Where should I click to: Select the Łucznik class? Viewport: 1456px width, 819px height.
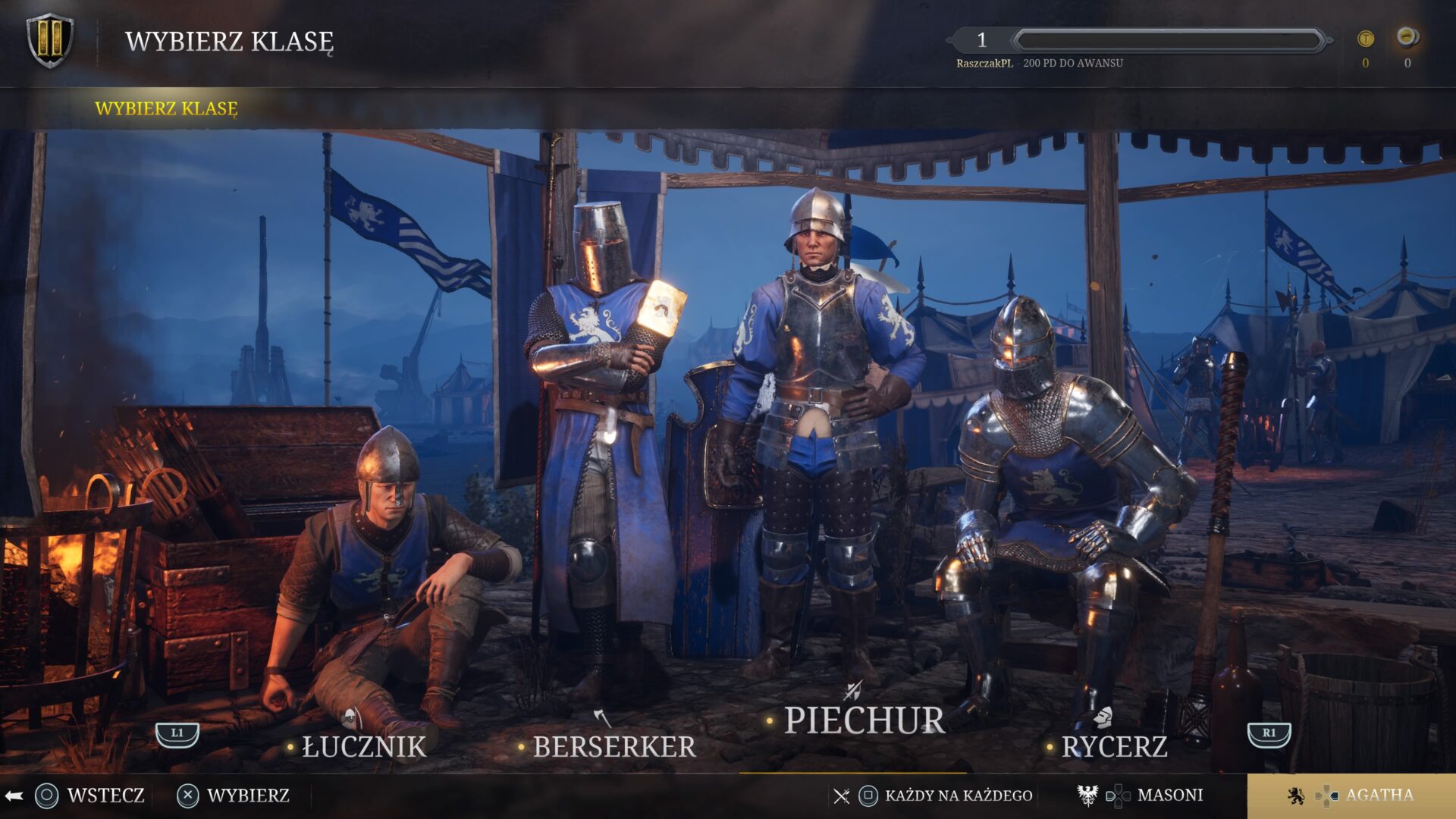point(364,746)
